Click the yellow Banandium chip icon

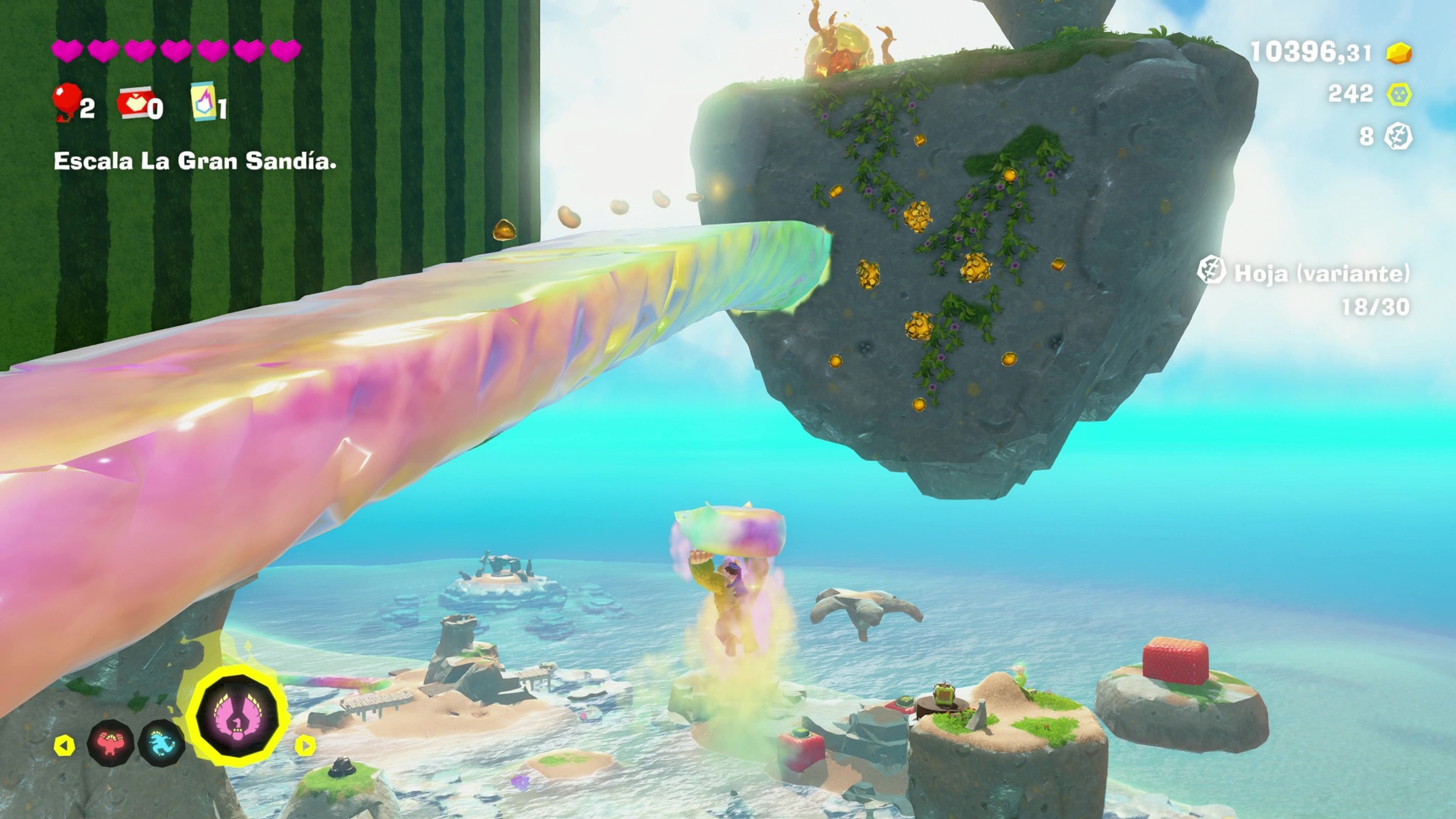1399,94
